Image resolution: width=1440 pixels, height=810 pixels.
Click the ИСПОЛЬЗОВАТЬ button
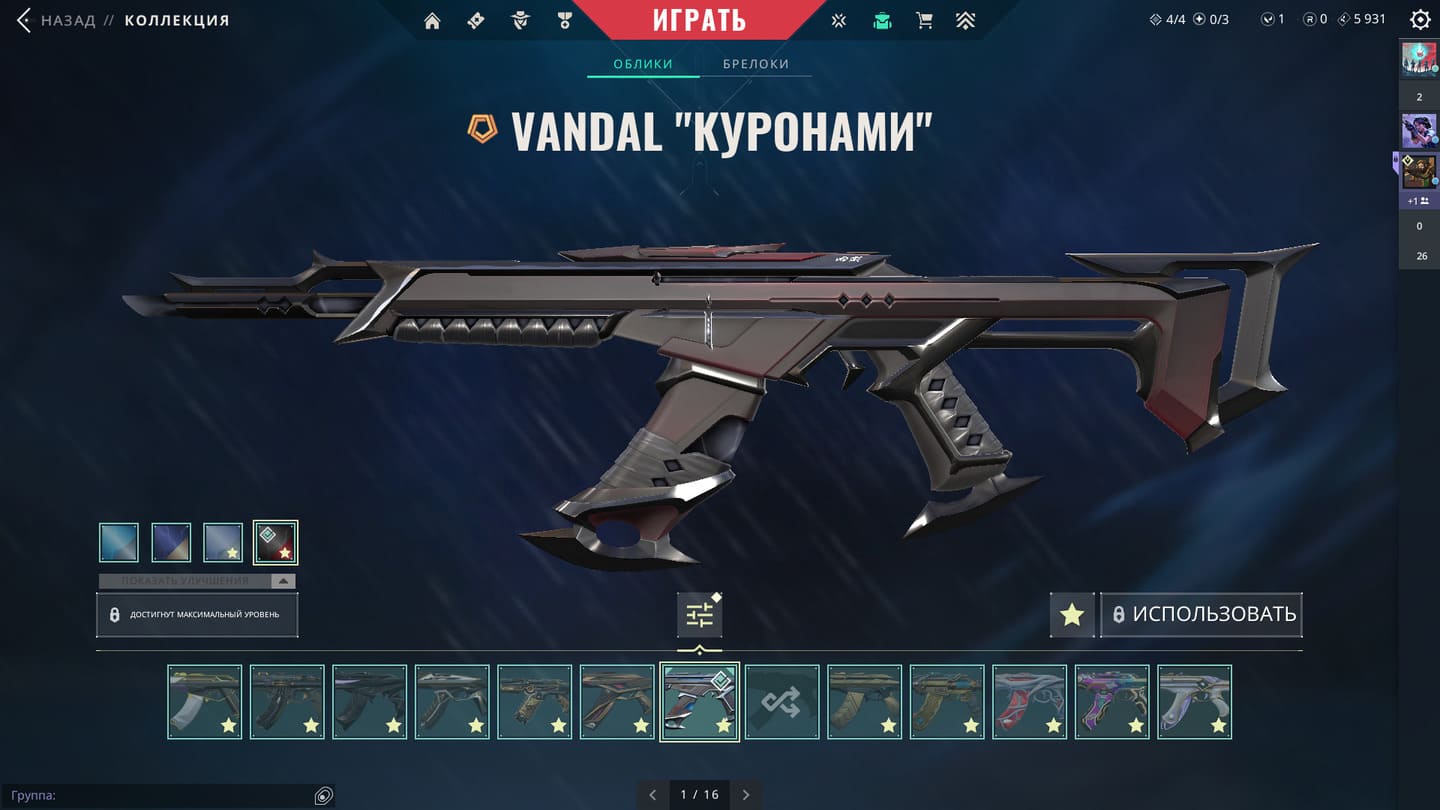tap(1202, 614)
